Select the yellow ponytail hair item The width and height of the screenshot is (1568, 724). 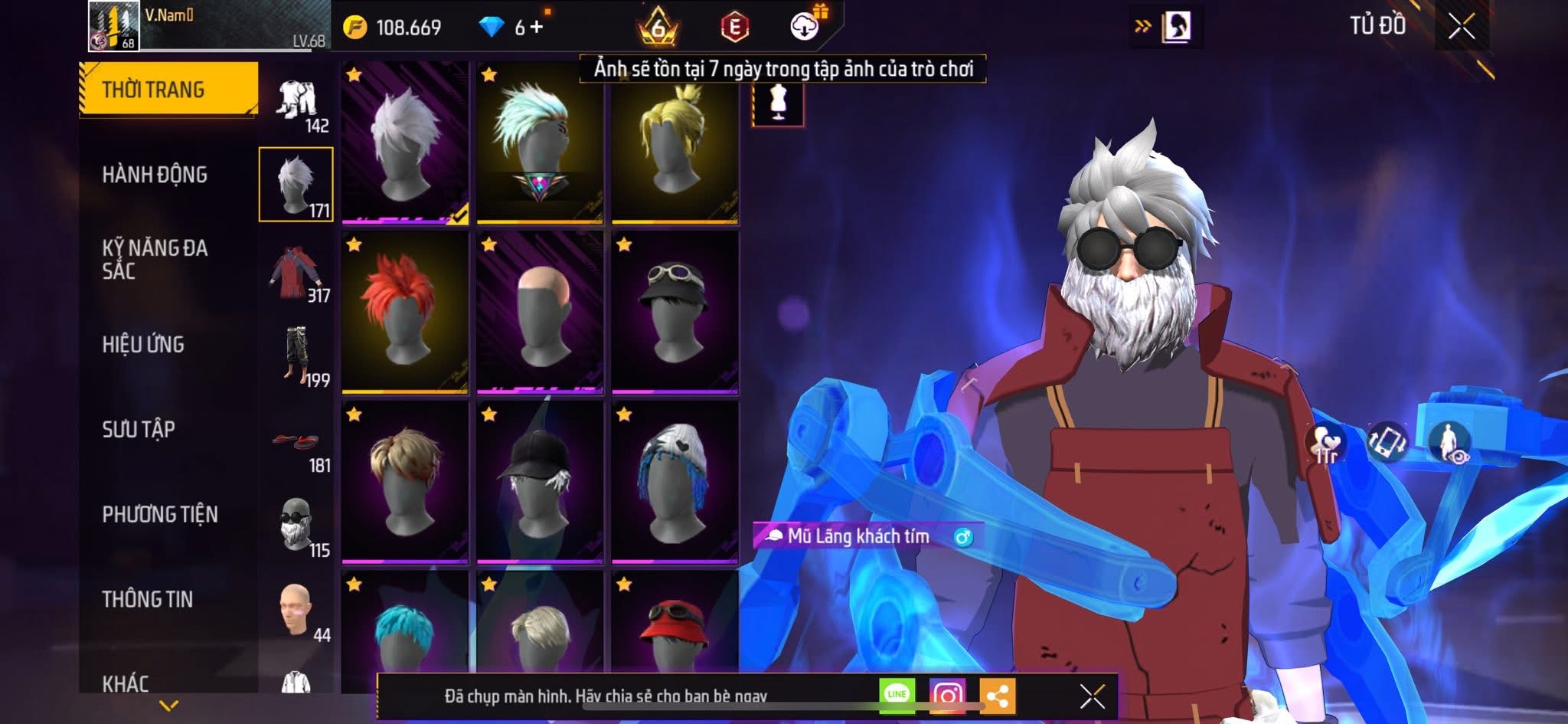[x=675, y=143]
